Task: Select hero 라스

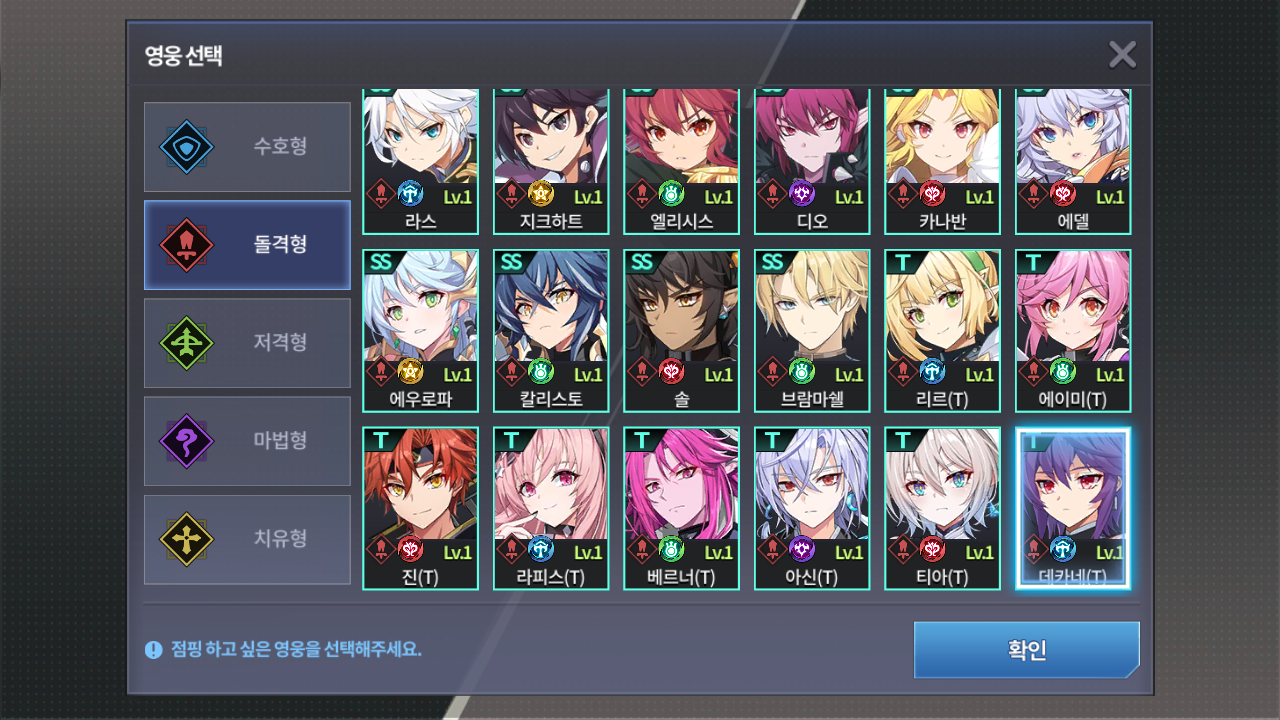Action: 420,160
